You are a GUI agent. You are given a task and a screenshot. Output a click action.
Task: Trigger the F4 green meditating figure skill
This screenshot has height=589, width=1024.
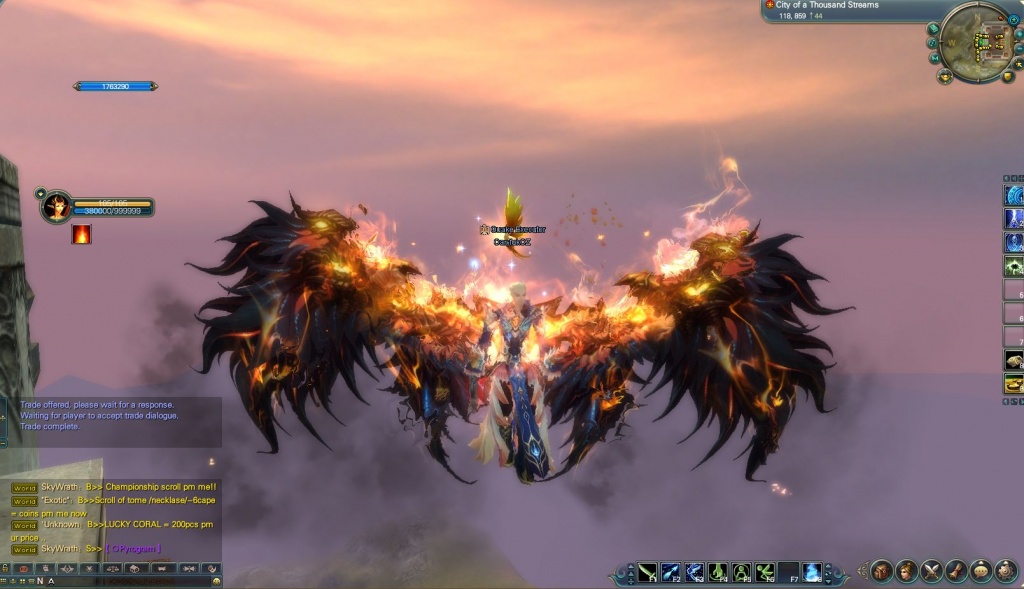(718, 572)
